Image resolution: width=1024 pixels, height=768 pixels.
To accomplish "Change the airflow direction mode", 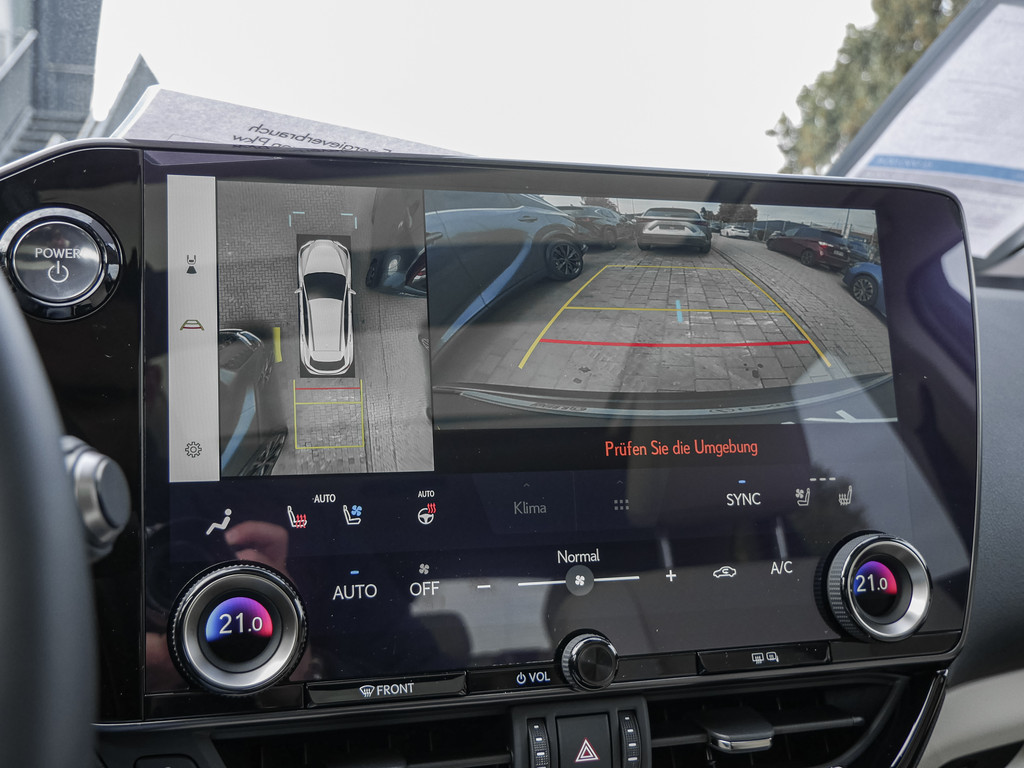I will pos(219,522).
